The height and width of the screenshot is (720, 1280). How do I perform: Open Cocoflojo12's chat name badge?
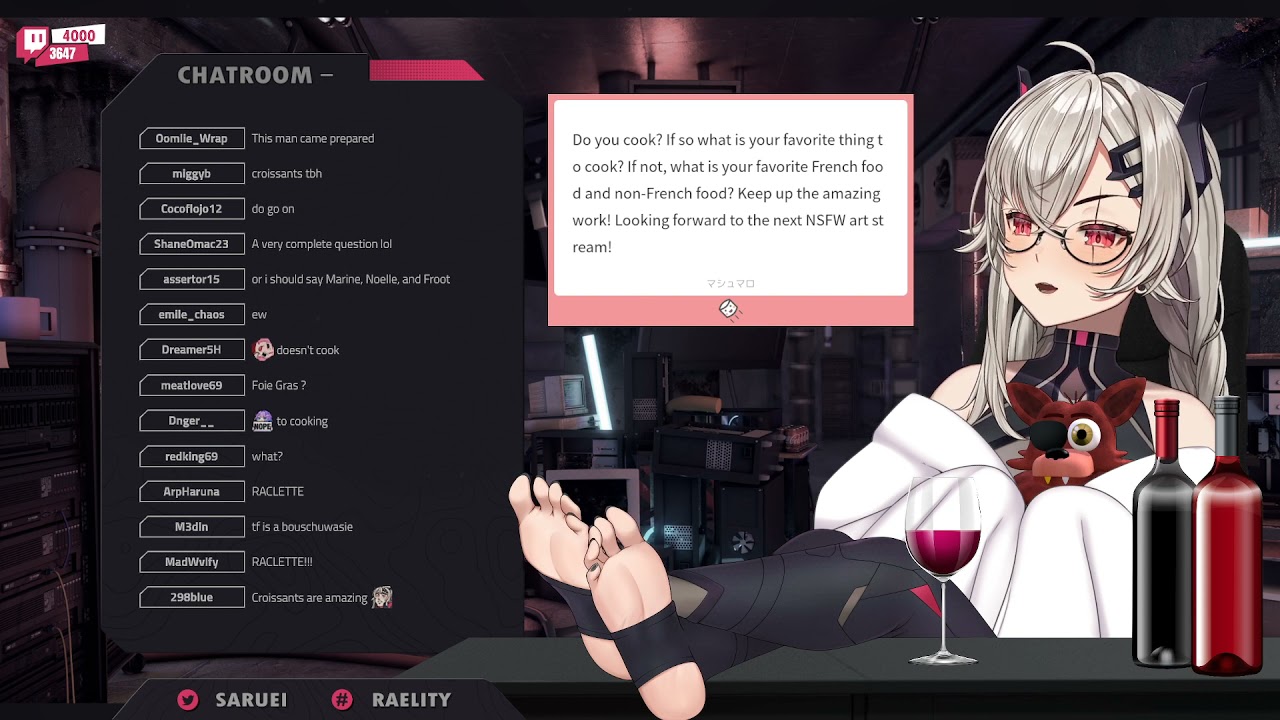tap(191, 209)
